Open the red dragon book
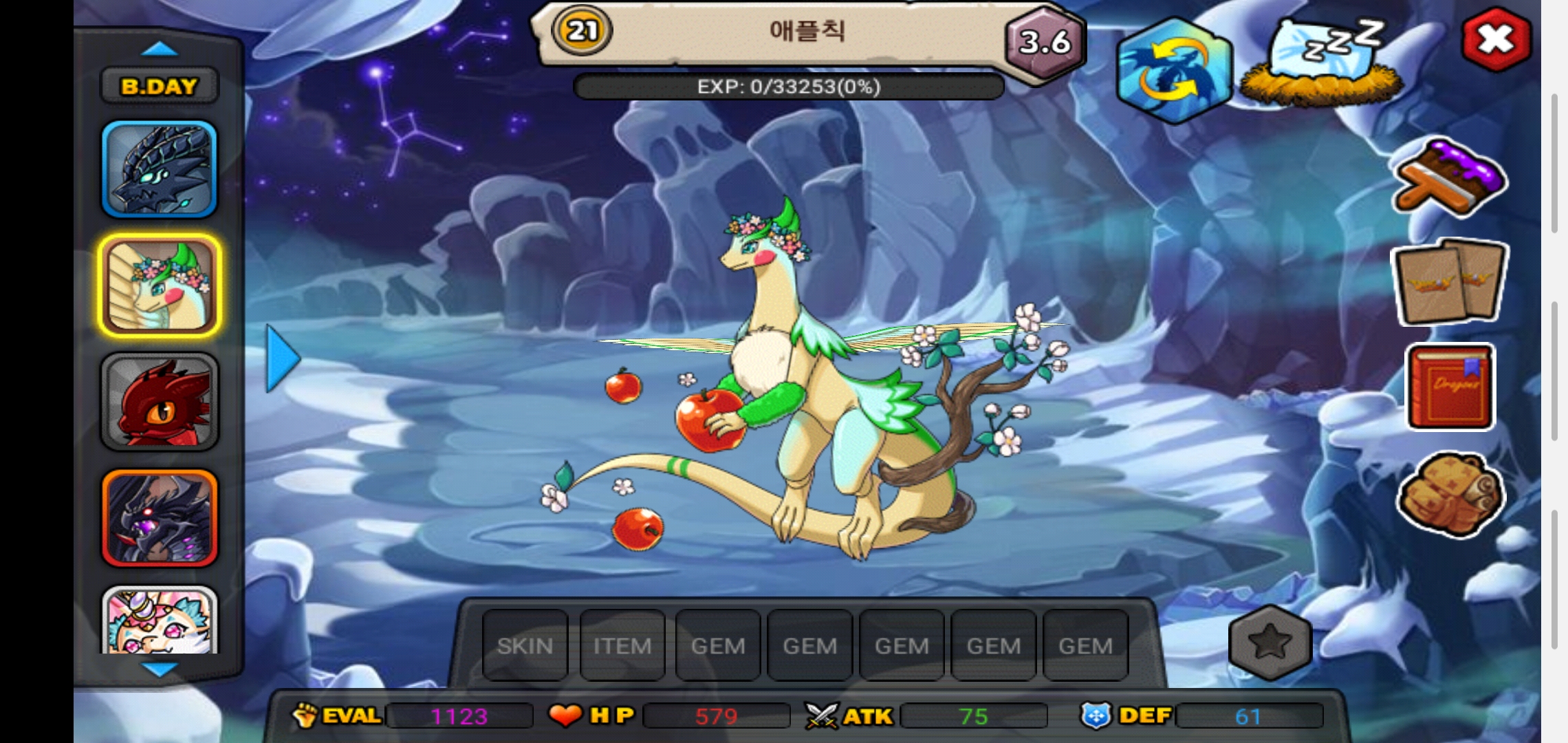The width and height of the screenshot is (1568, 743). 1450,387
